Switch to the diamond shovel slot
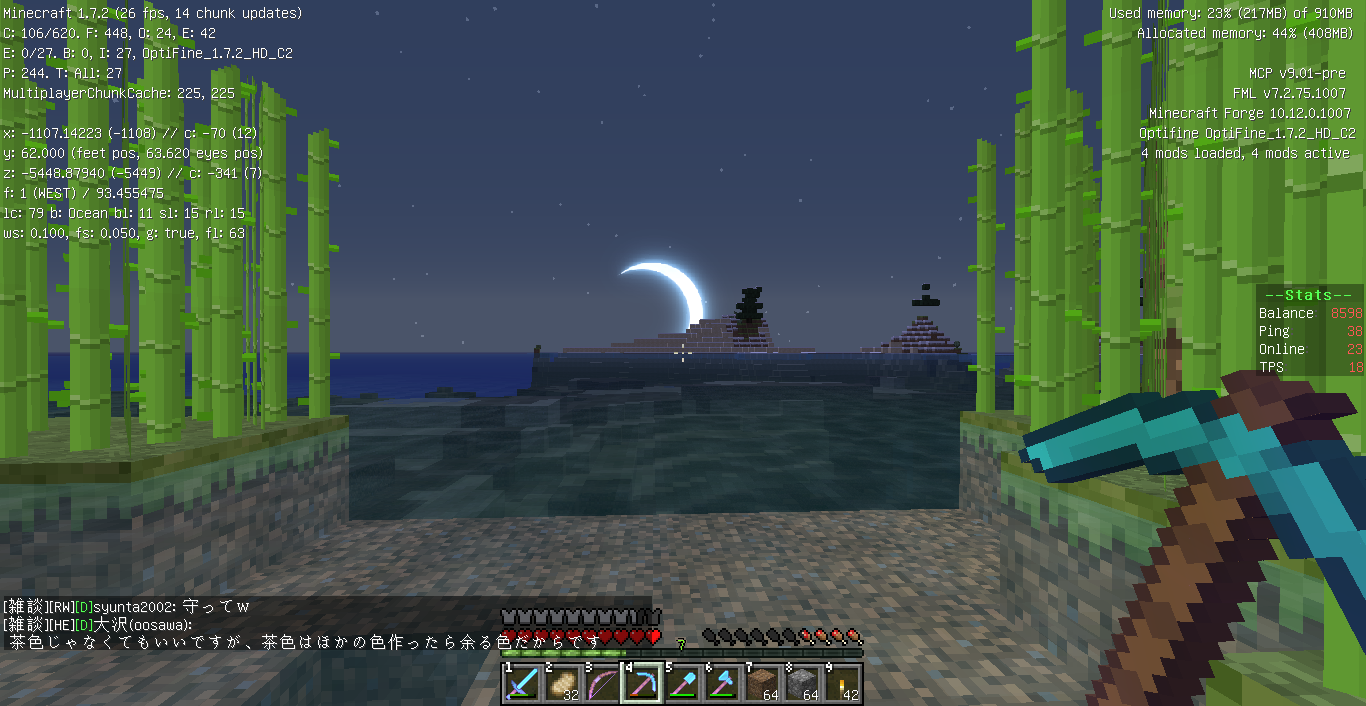The image size is (1366, 706). (x=682, y=683)
